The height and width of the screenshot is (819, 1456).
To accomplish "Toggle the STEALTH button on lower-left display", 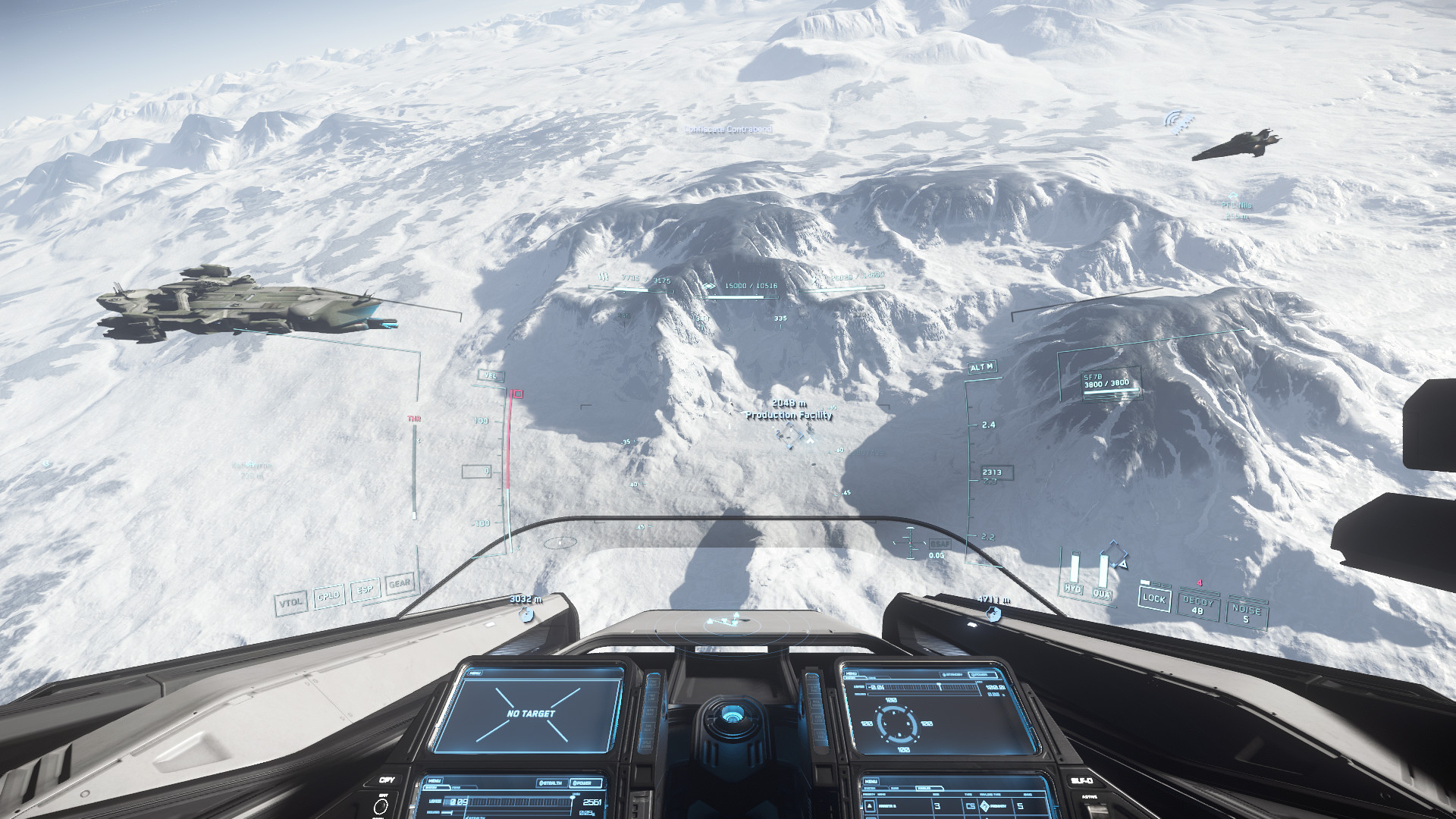I will pyautogui.click(x=552, y=782).
